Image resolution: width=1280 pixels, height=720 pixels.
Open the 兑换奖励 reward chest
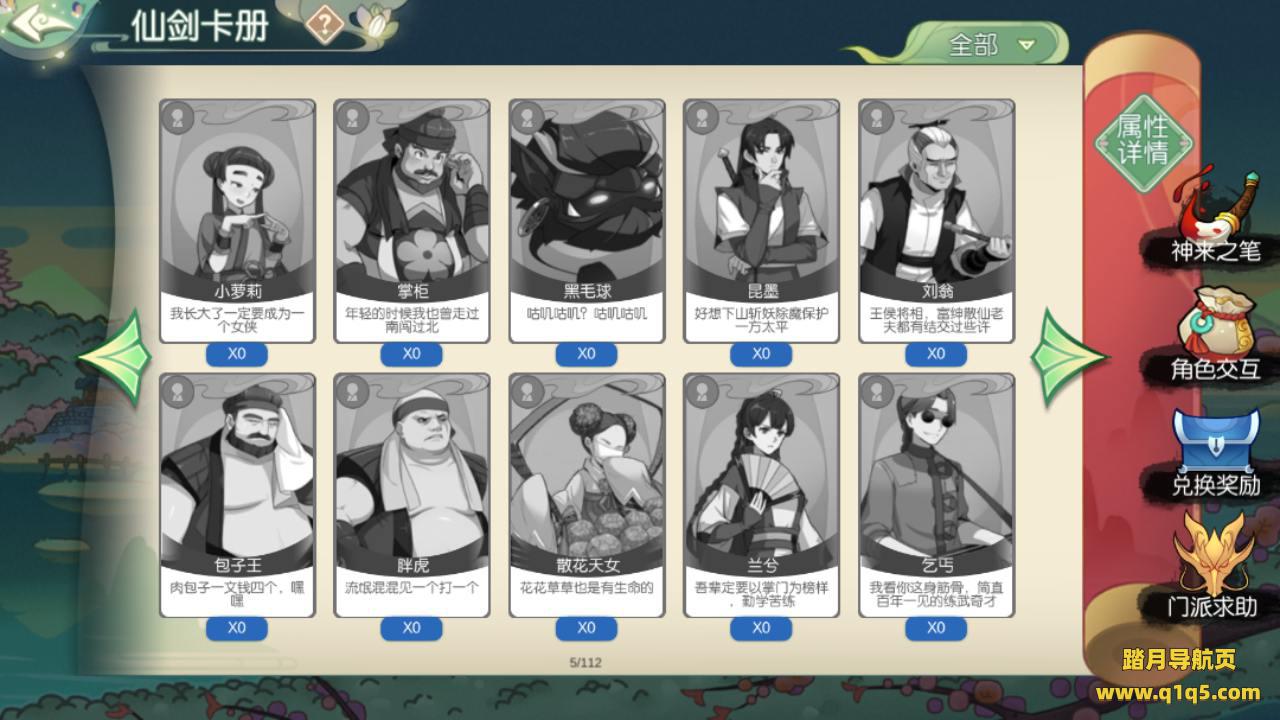click(x=1215, y=454)
